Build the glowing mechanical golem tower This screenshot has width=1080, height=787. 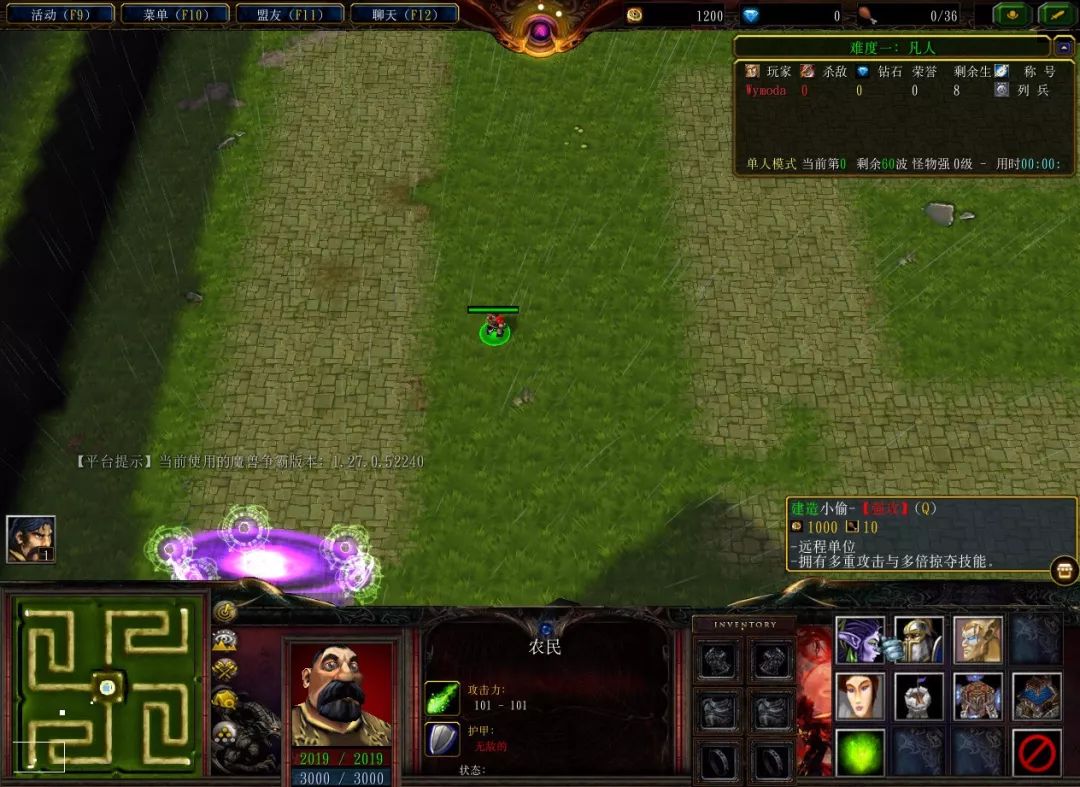tap(978, 696)
